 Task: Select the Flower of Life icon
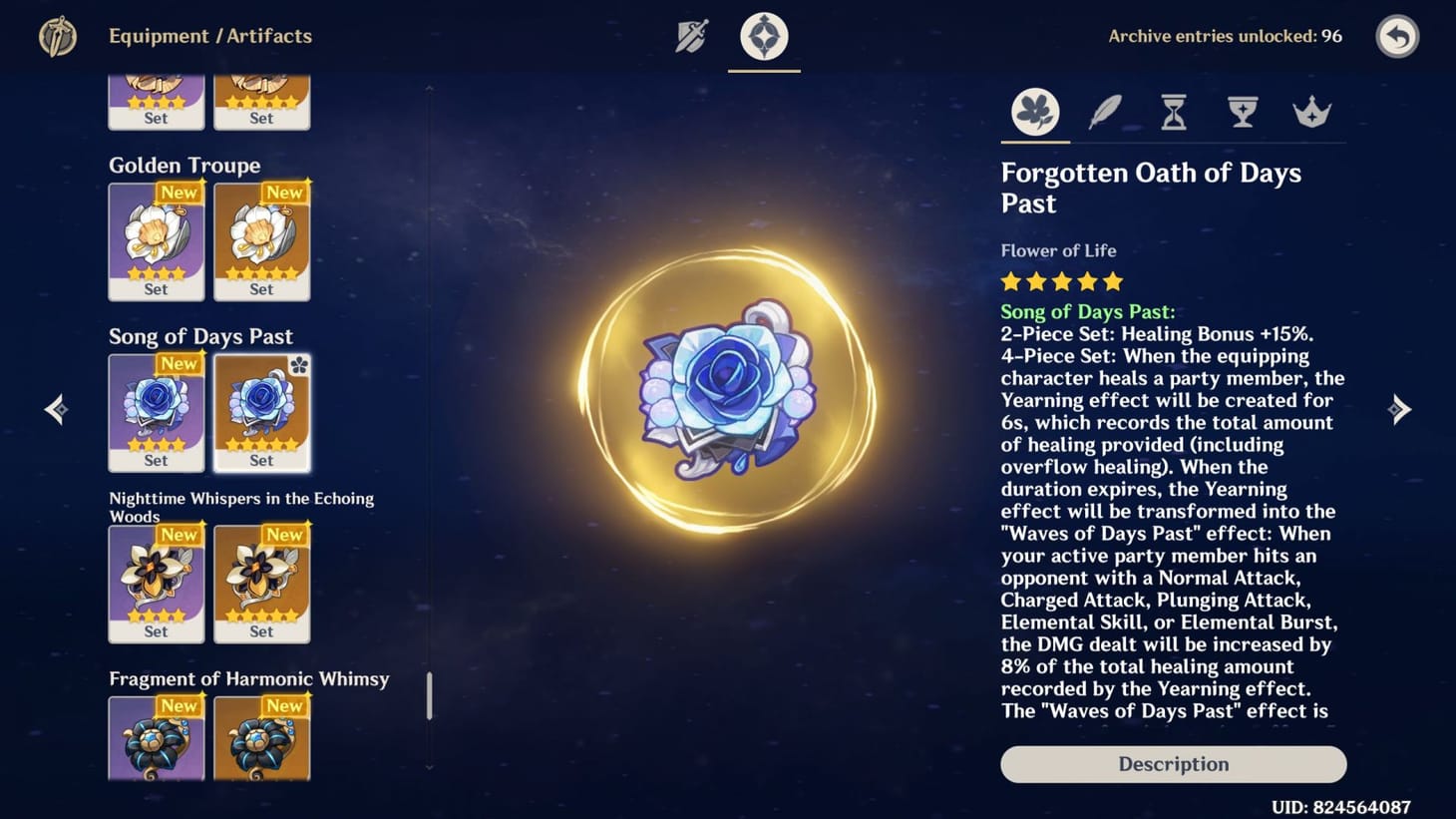[1034, 112]
